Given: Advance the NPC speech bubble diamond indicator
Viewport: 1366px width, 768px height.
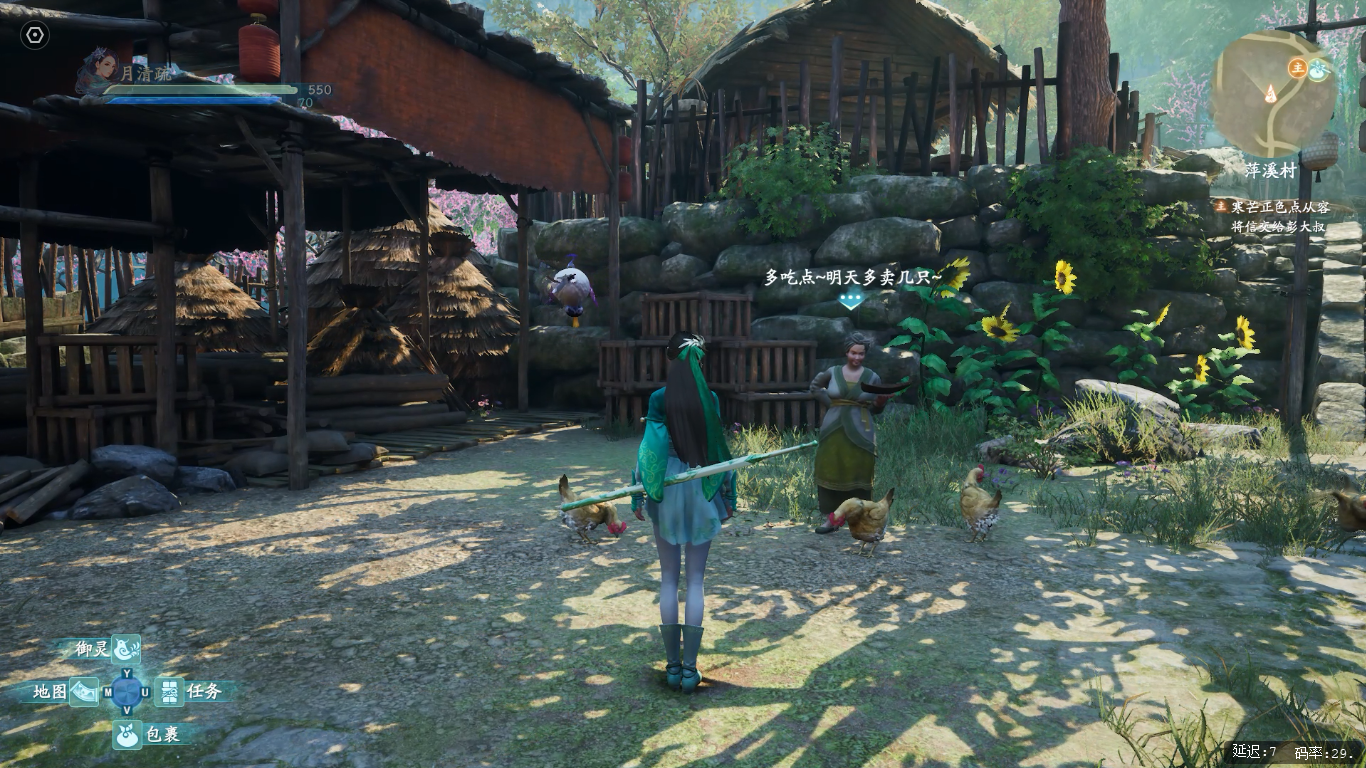Looking at the screenshot, I should 850,299.
